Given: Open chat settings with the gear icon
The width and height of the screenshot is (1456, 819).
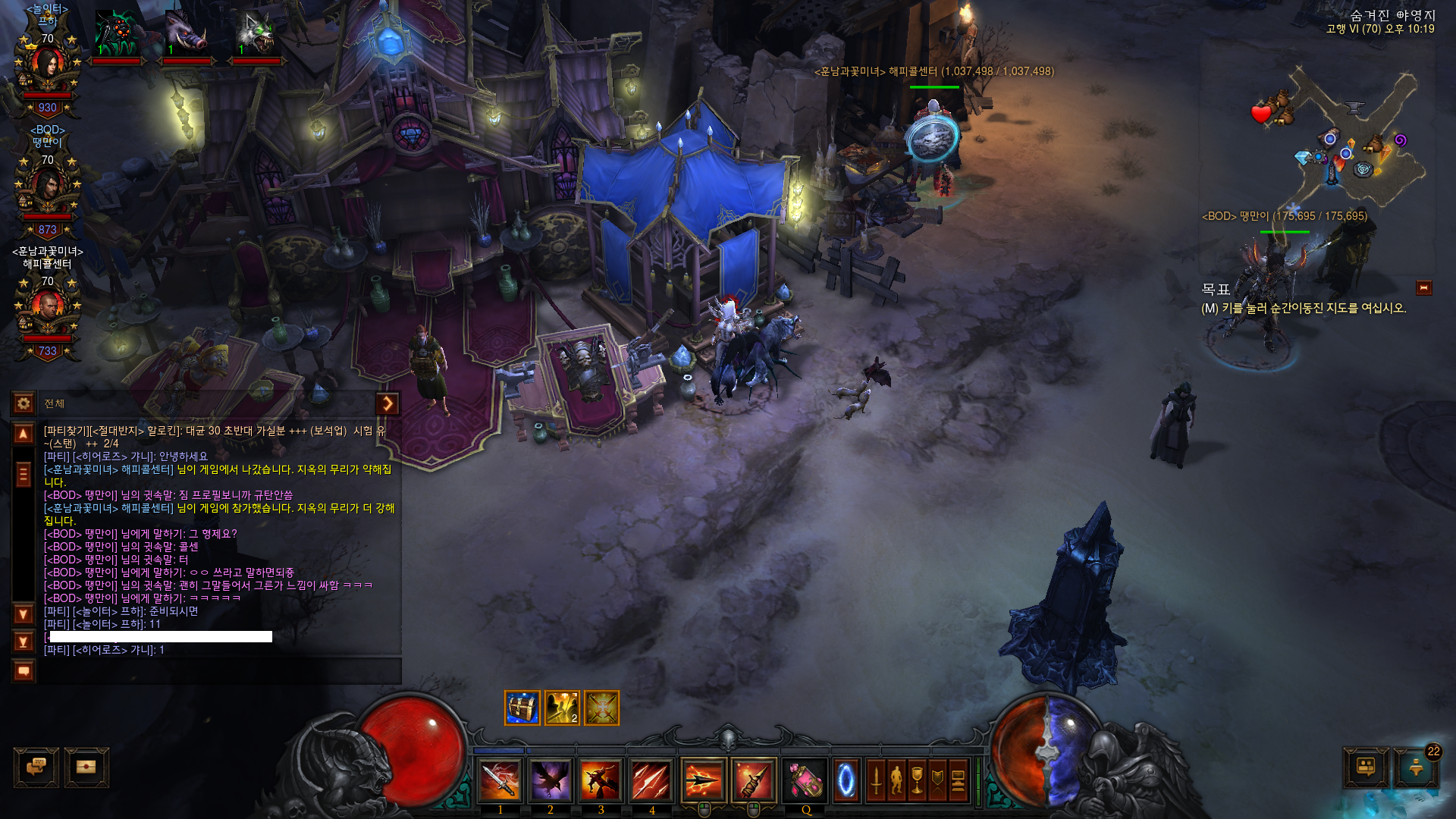Looking at the screenshot, I should coord(24,403).
